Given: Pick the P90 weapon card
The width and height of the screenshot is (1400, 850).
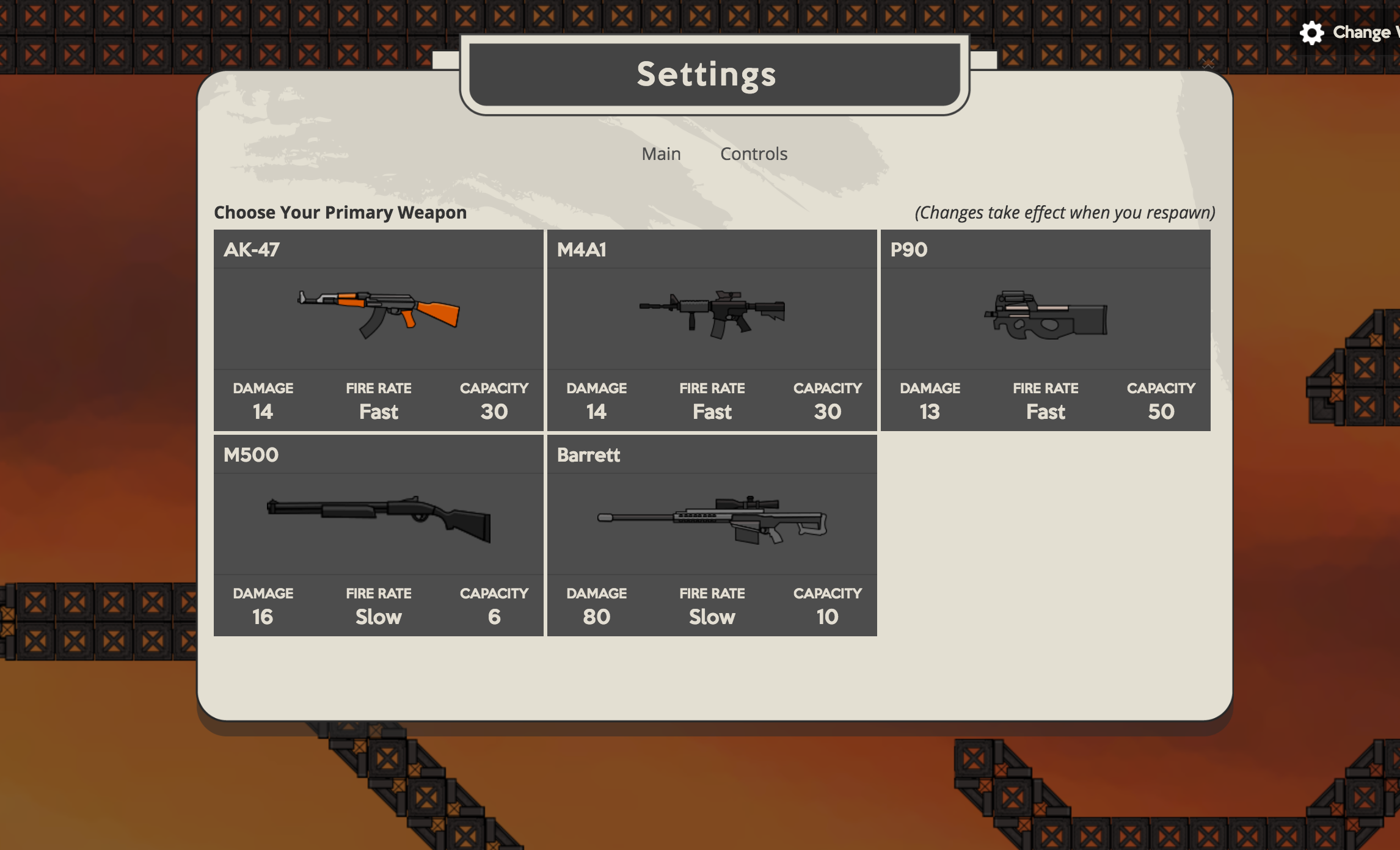Looking at the screenshot, I should click(x=1045, y=330).
